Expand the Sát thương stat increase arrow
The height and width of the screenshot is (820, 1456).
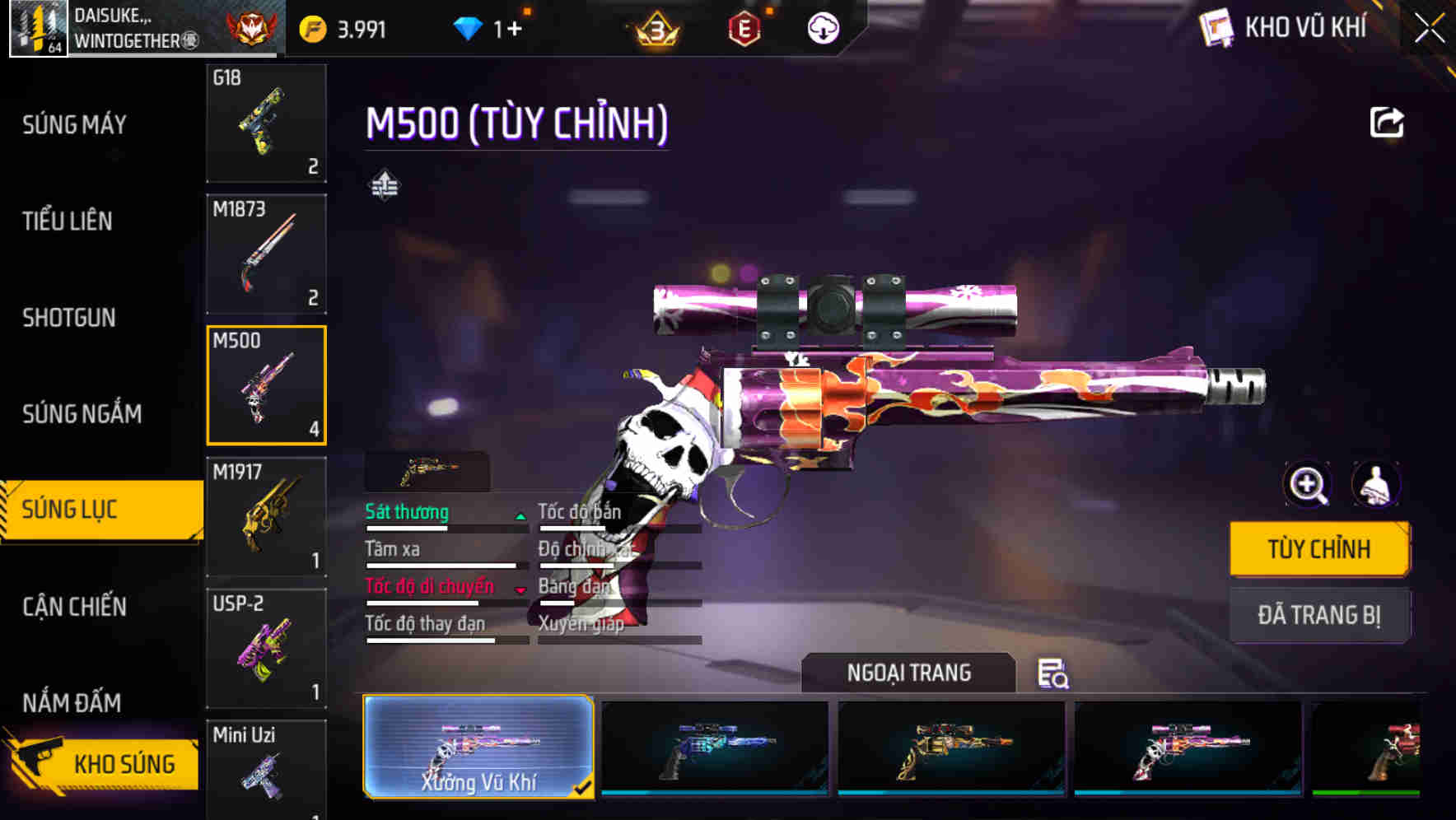520,517
